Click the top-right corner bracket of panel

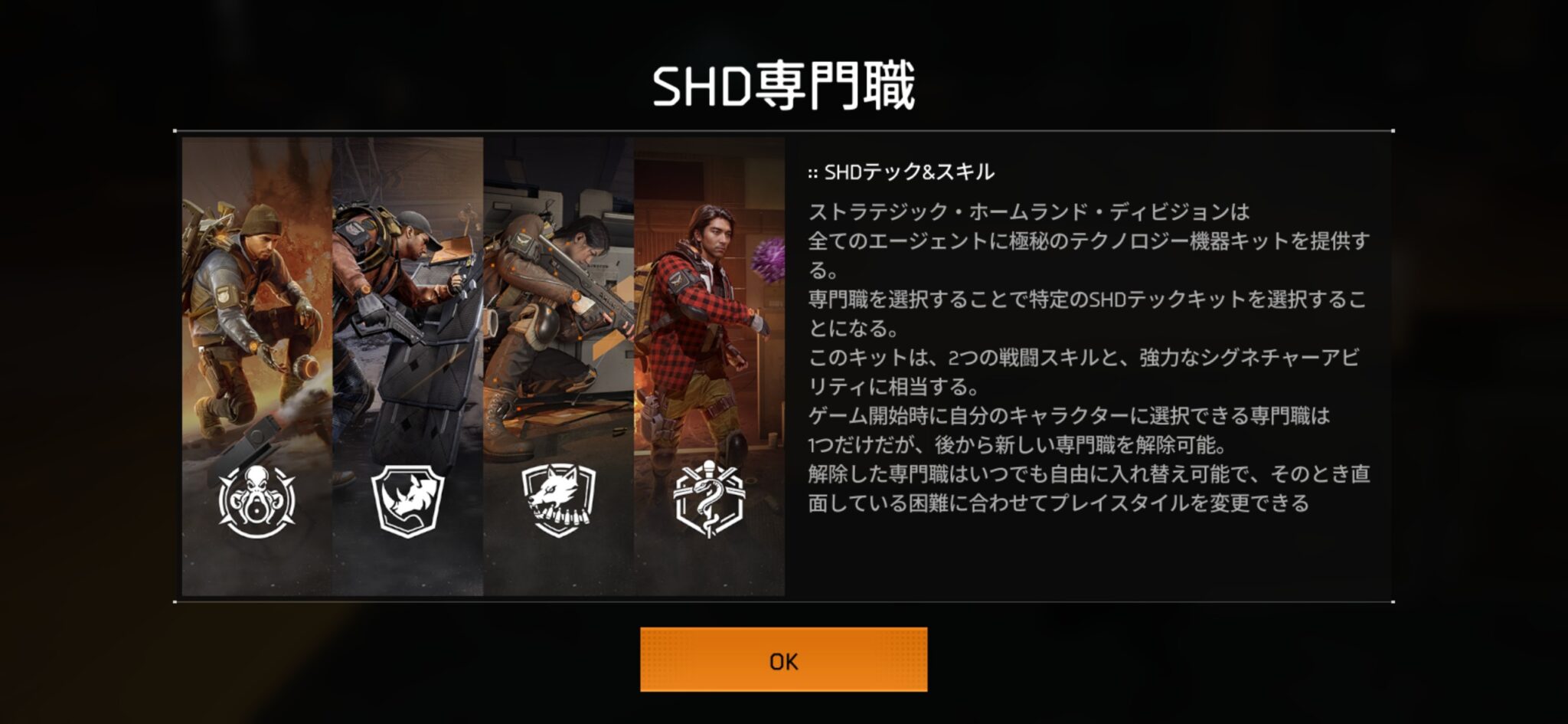(x=1393, y=132)
